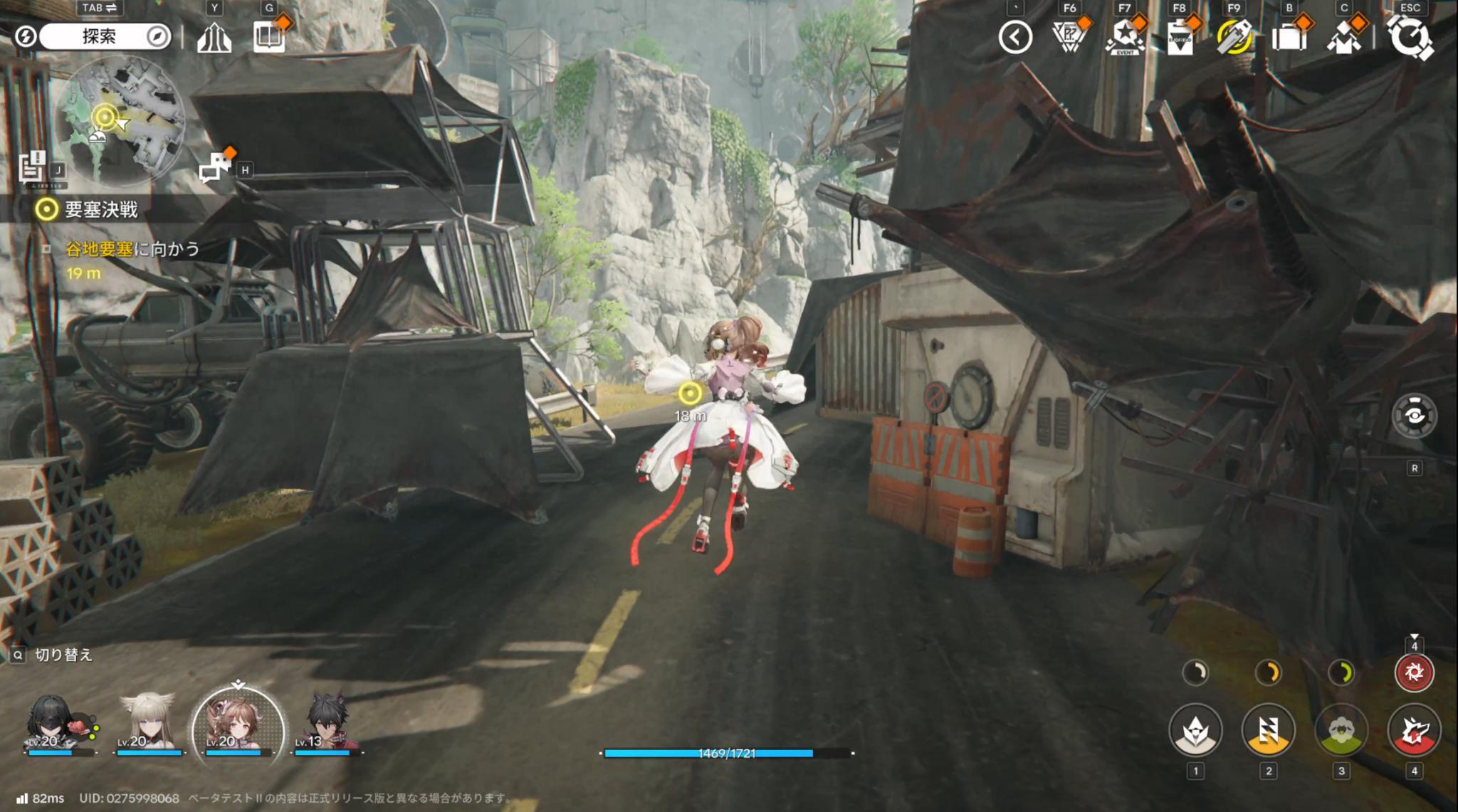Click the lightning icon left of 探索
This screenshot has height=812, width=1458.
[26, 37]
